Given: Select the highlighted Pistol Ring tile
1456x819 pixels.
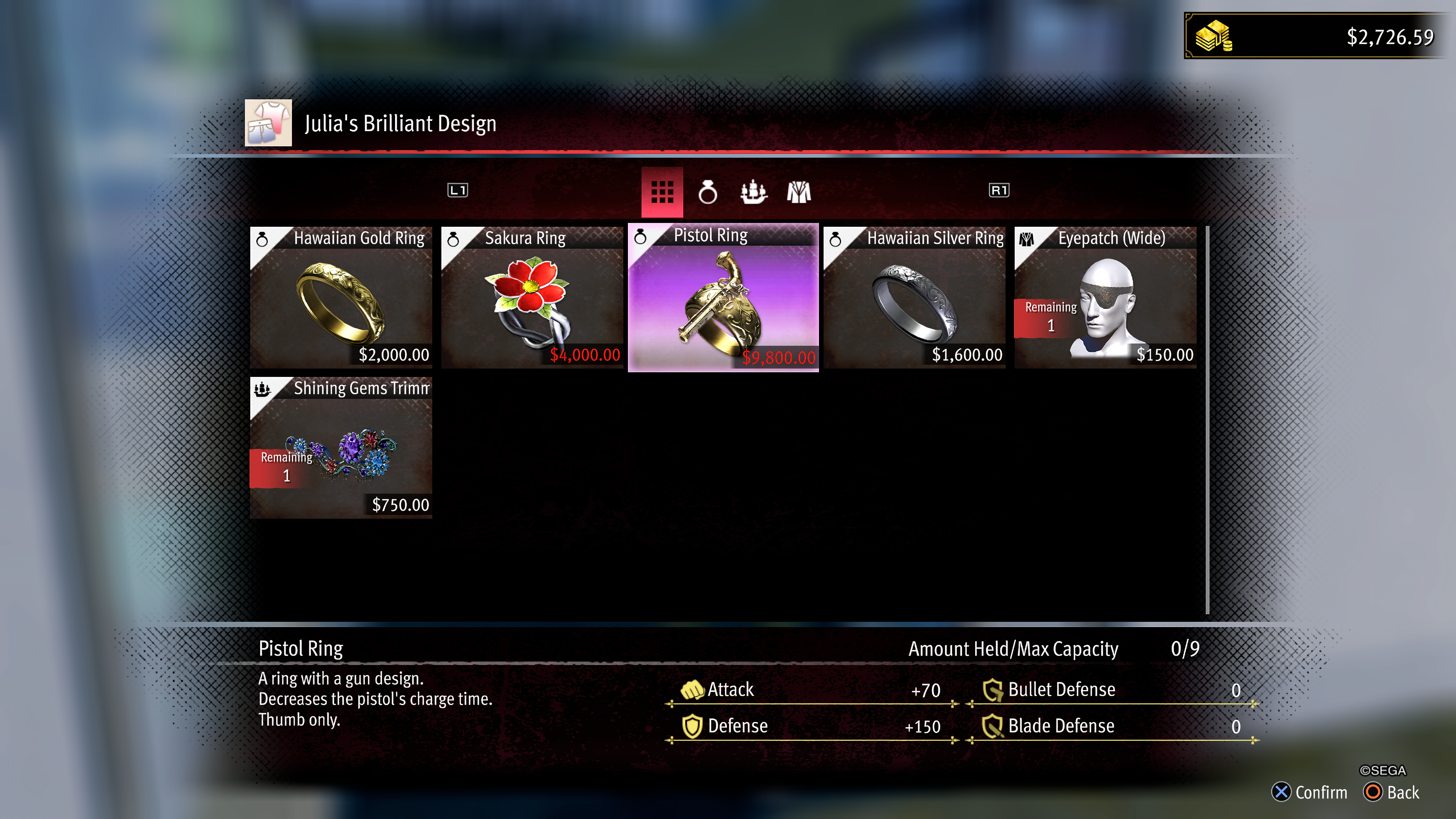Looking at the screenshot, I should point(723,298).
